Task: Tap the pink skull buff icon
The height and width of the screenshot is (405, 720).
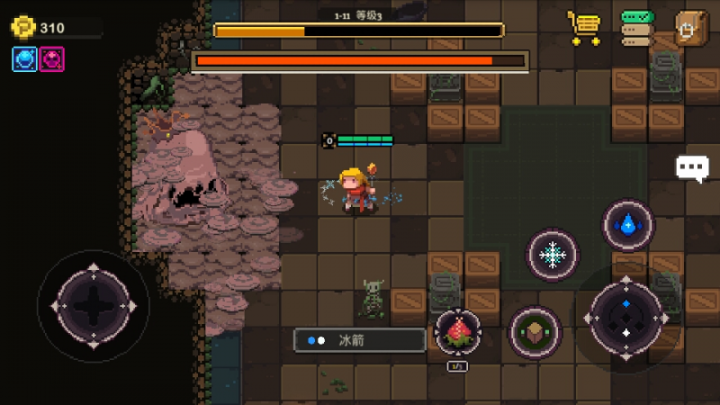Action: click(52, 59)
